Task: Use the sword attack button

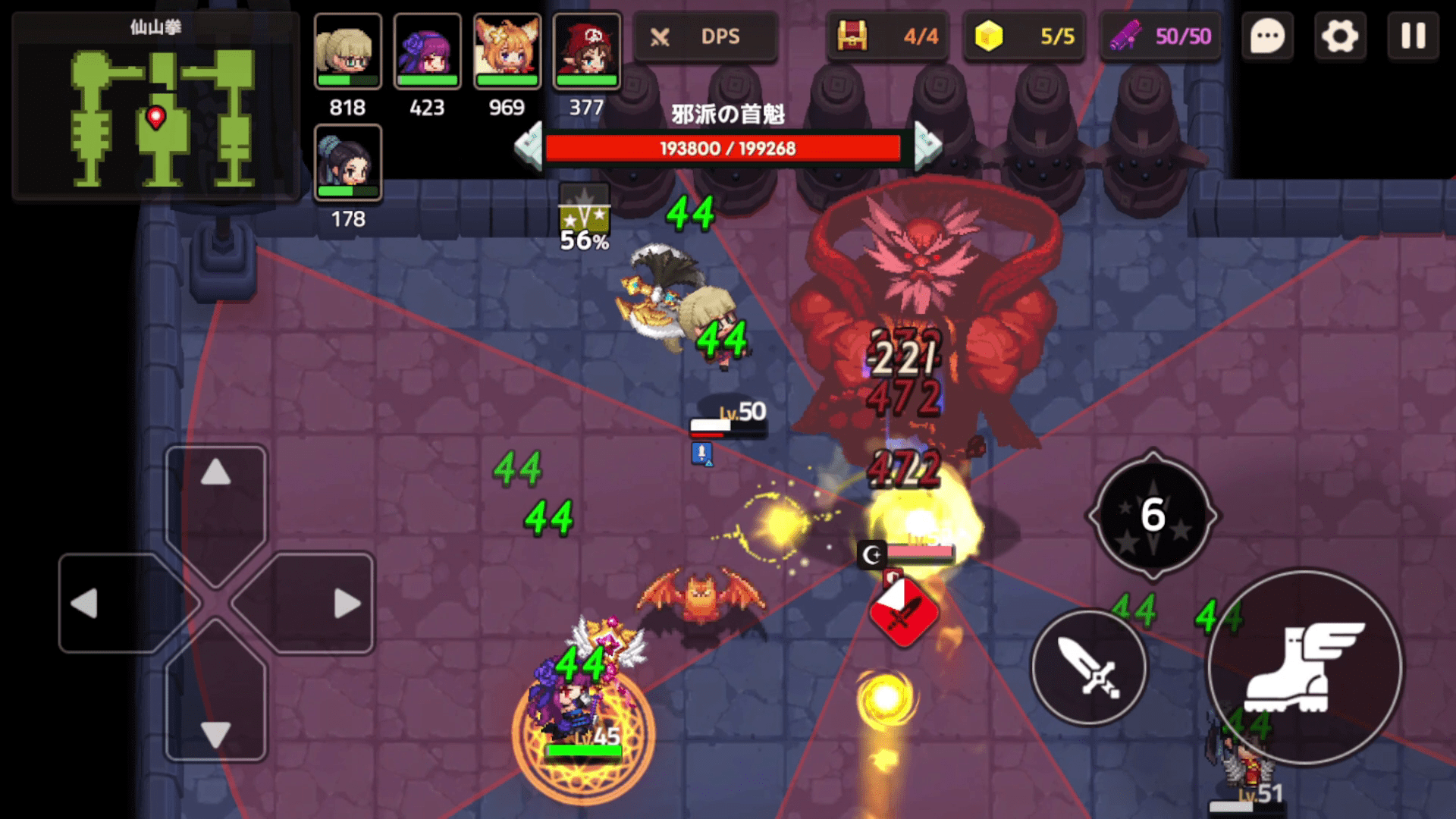Action: coord(1089,667)
